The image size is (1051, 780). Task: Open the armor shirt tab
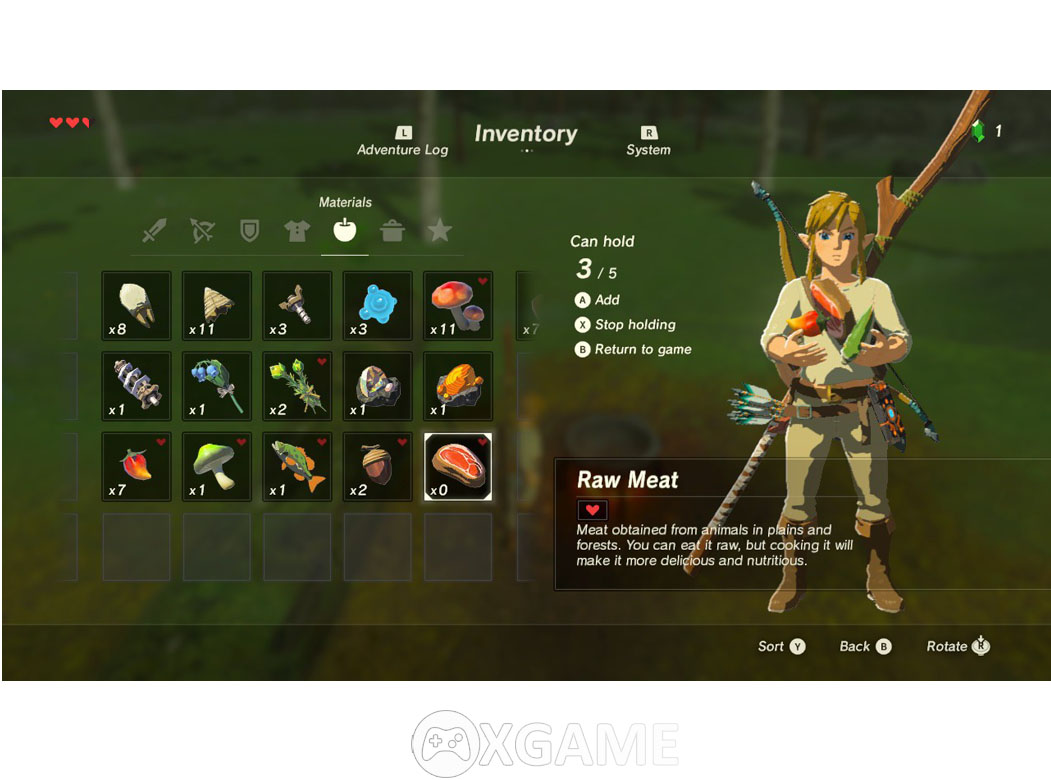tap(297, 232)
